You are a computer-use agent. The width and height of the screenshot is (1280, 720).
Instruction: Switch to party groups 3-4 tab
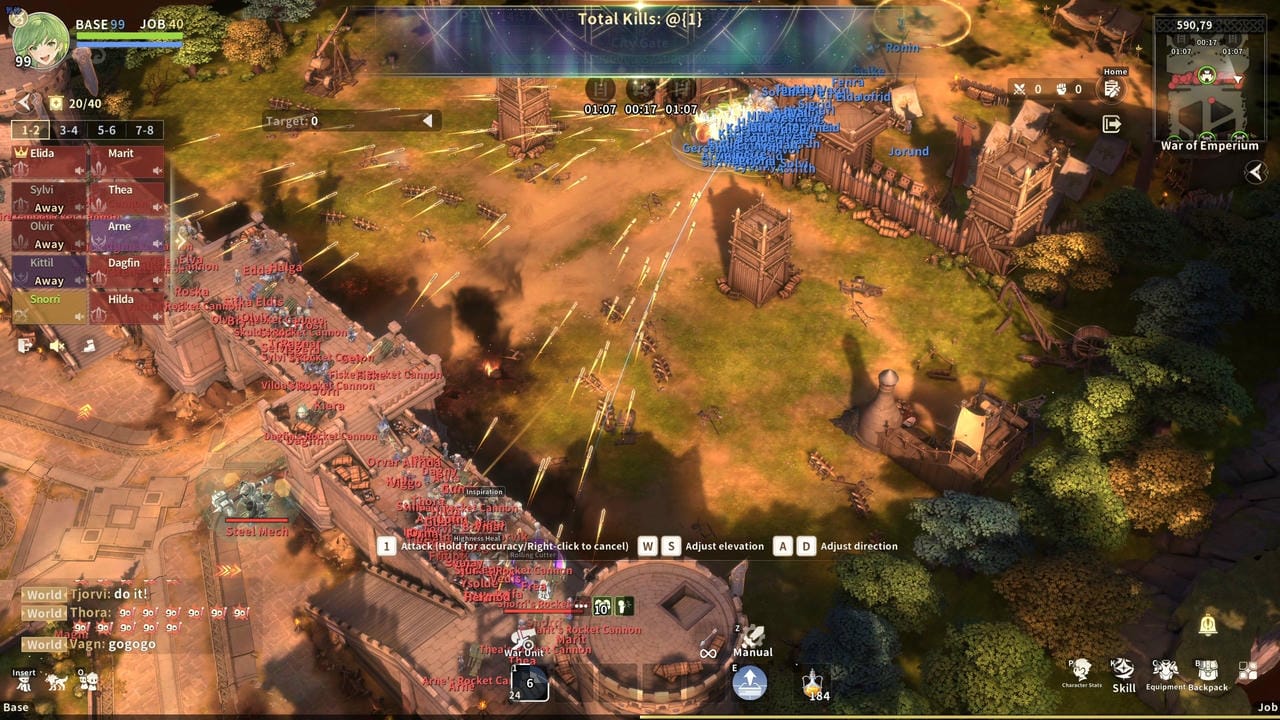(x=68, y=130)
